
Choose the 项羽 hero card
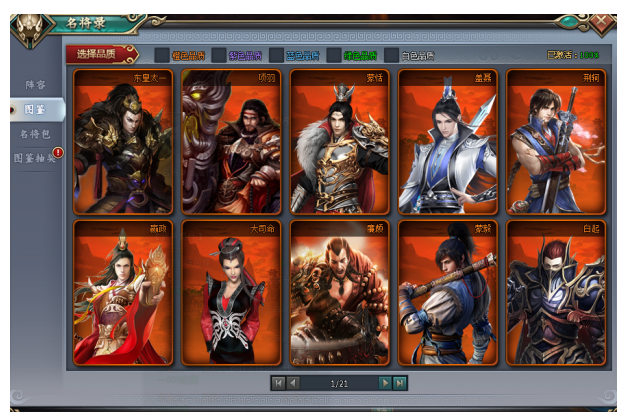pos(231,142)
